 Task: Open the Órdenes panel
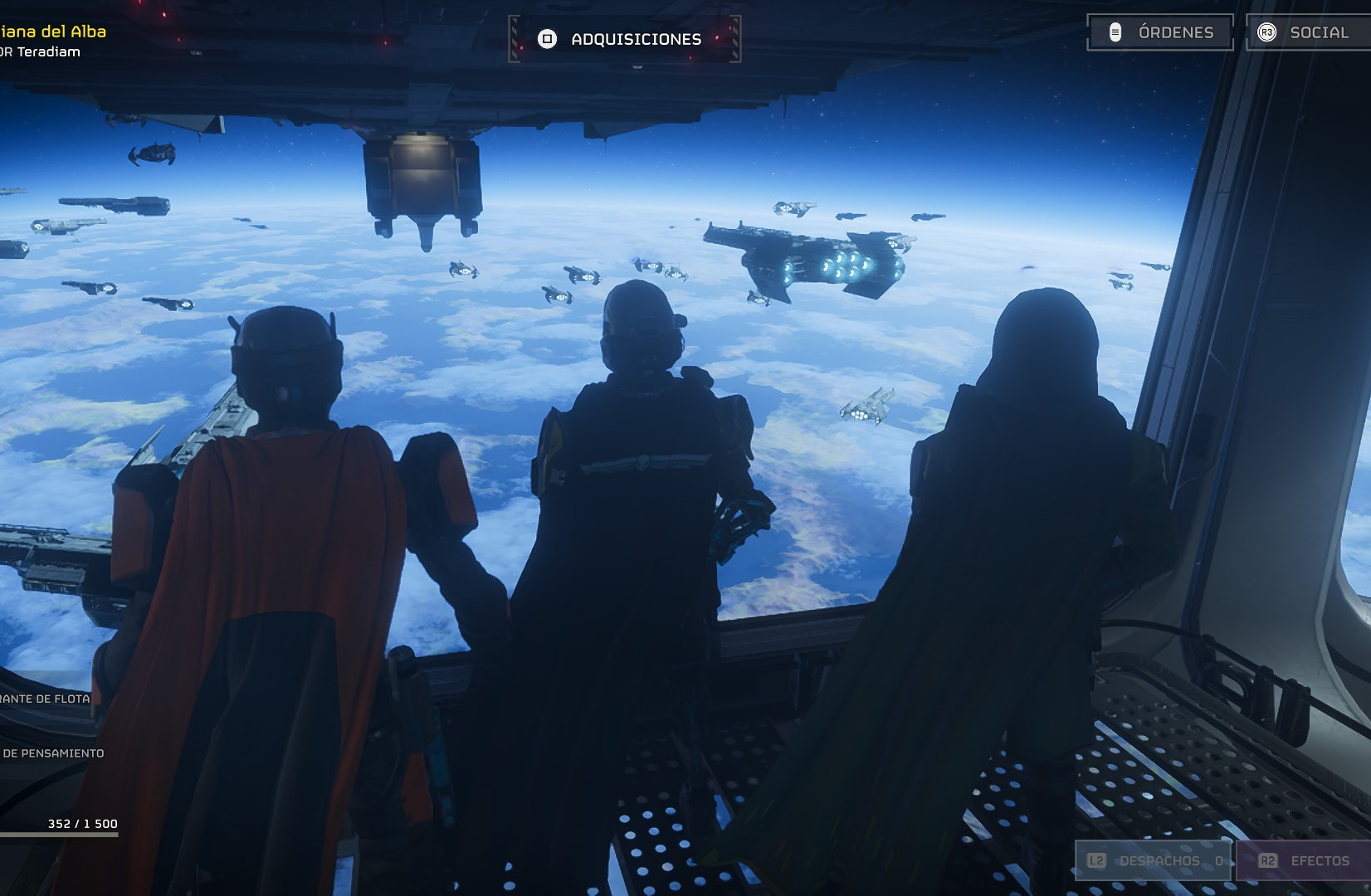click(x=1160, y=32)
